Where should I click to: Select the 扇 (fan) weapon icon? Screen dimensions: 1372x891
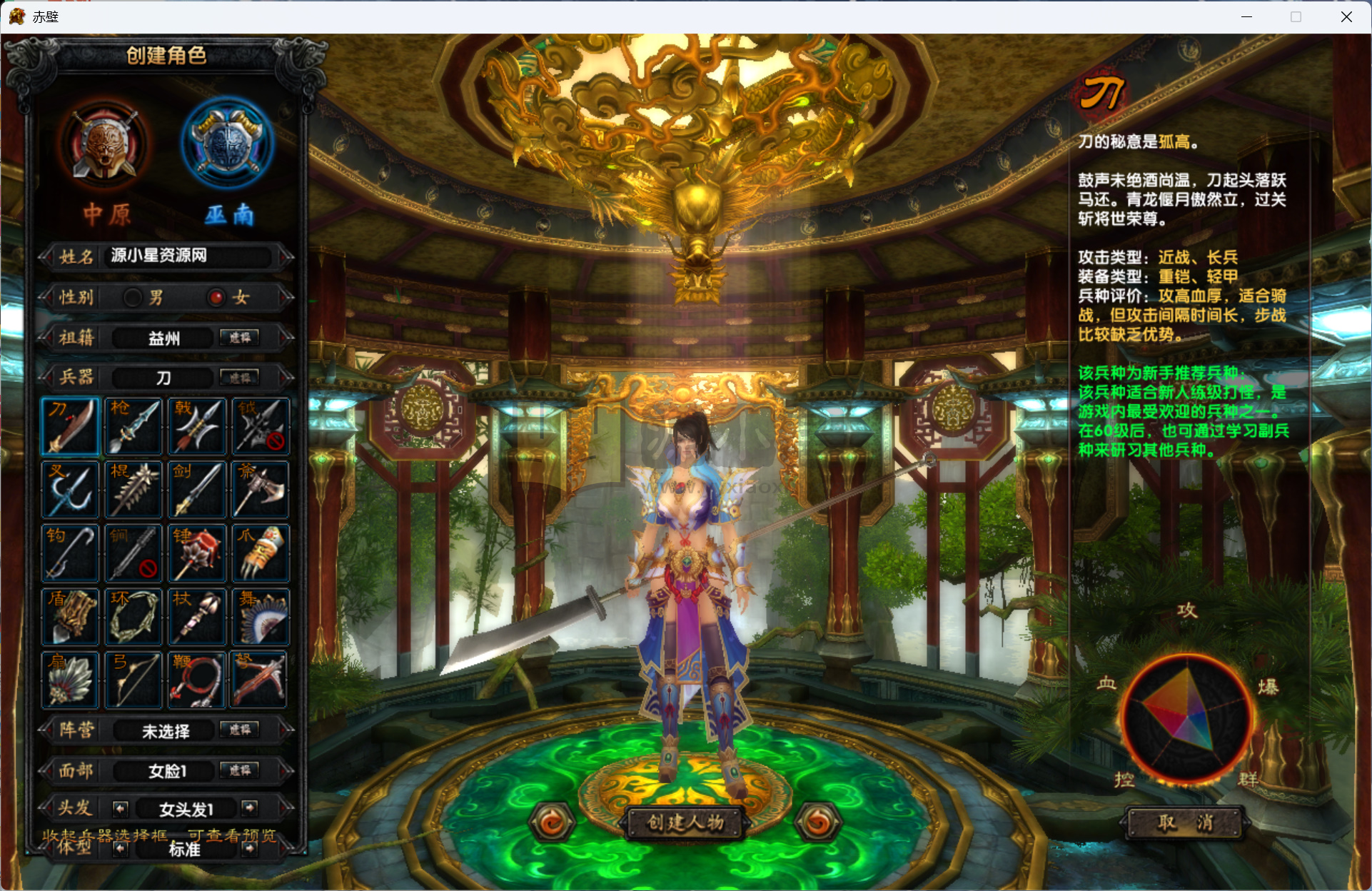click(70, 680)
